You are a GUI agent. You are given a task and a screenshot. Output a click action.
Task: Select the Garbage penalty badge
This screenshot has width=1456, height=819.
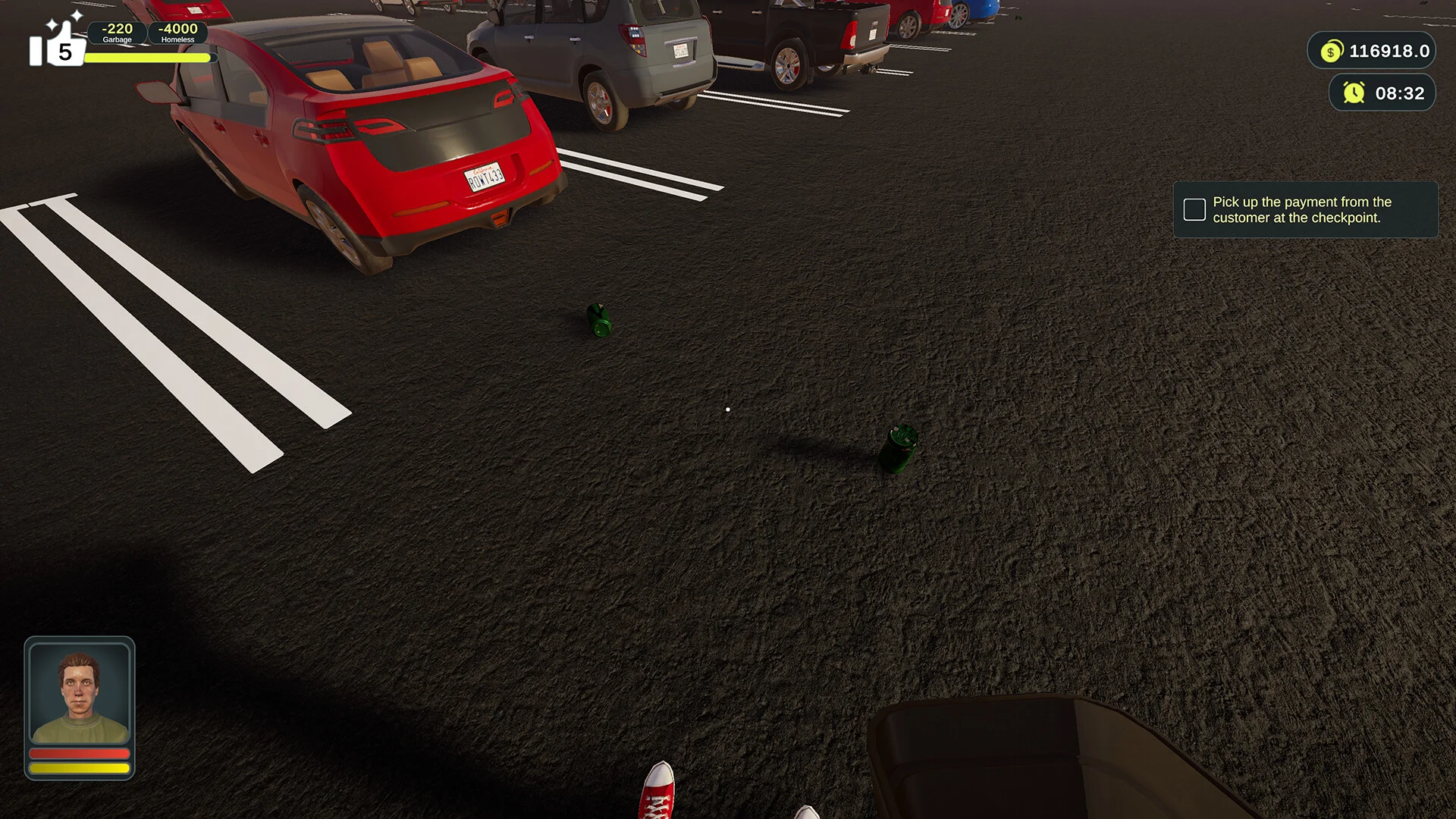[x=117, y=33]
